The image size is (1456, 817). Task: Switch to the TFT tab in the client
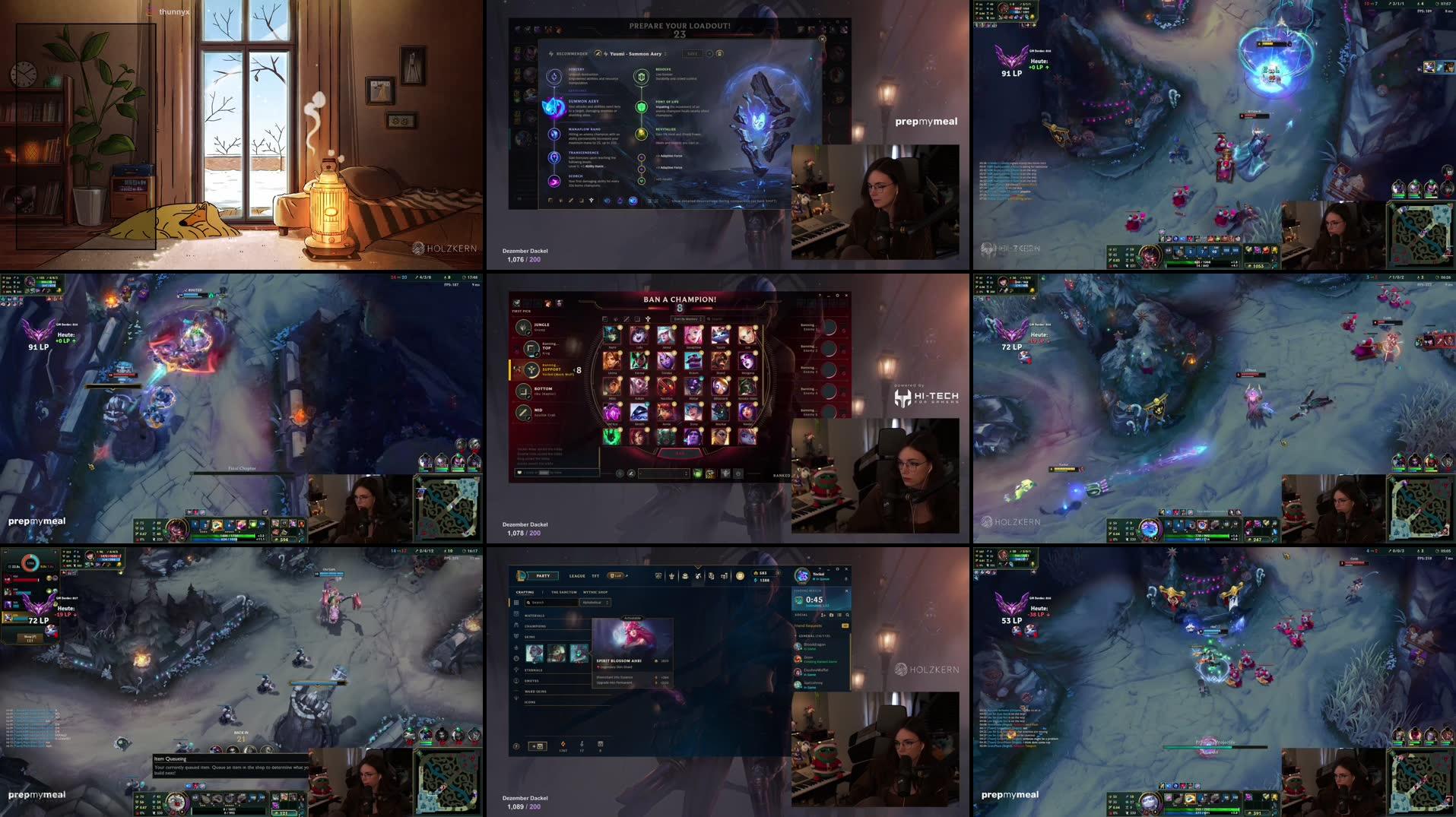[595, 576]
